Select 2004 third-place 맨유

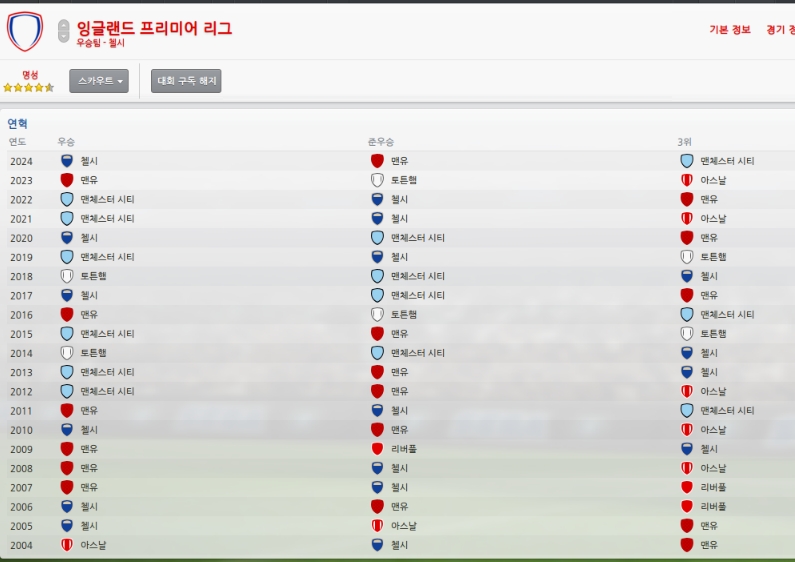709,545
